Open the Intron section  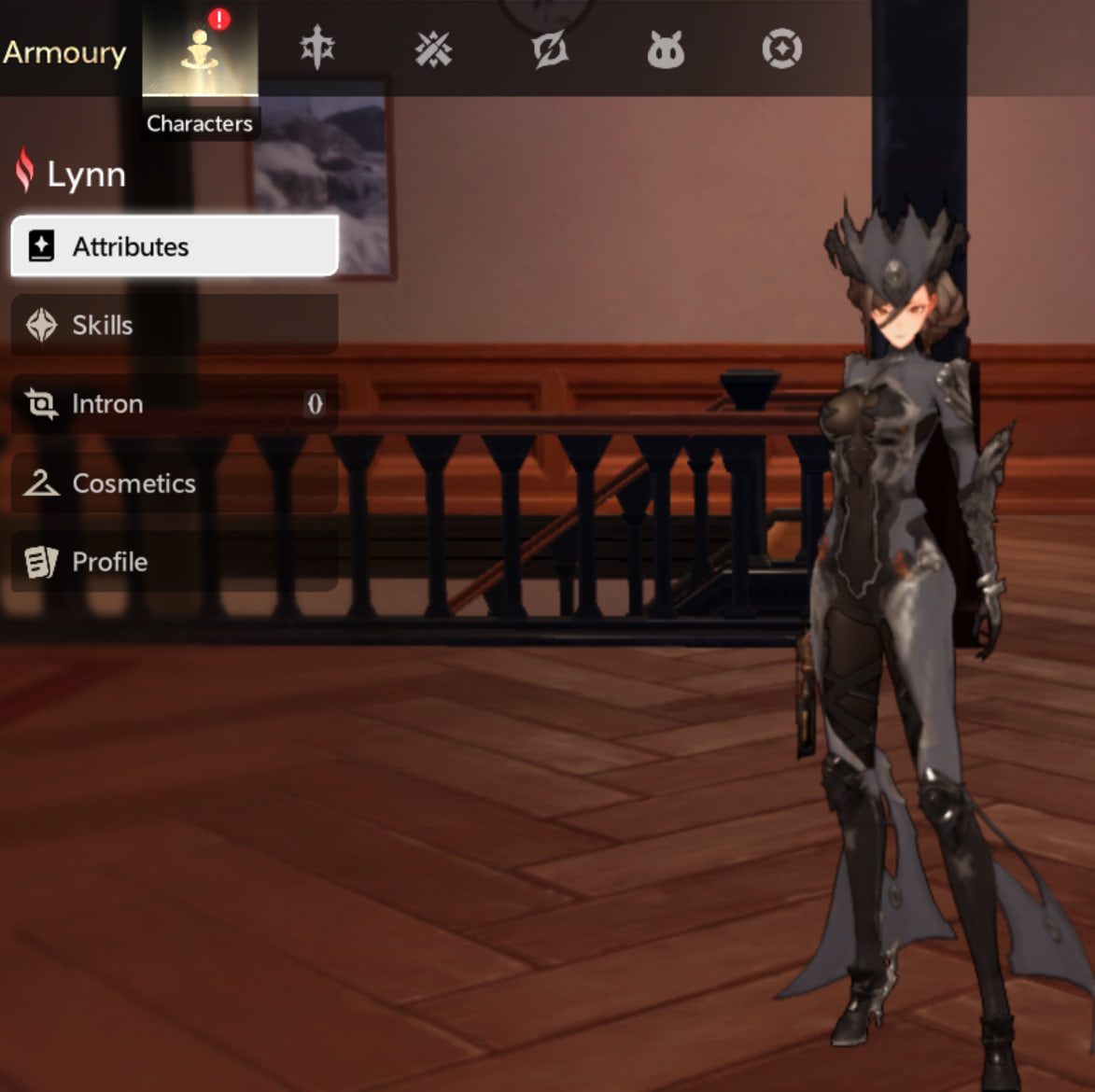coord(175,404)
